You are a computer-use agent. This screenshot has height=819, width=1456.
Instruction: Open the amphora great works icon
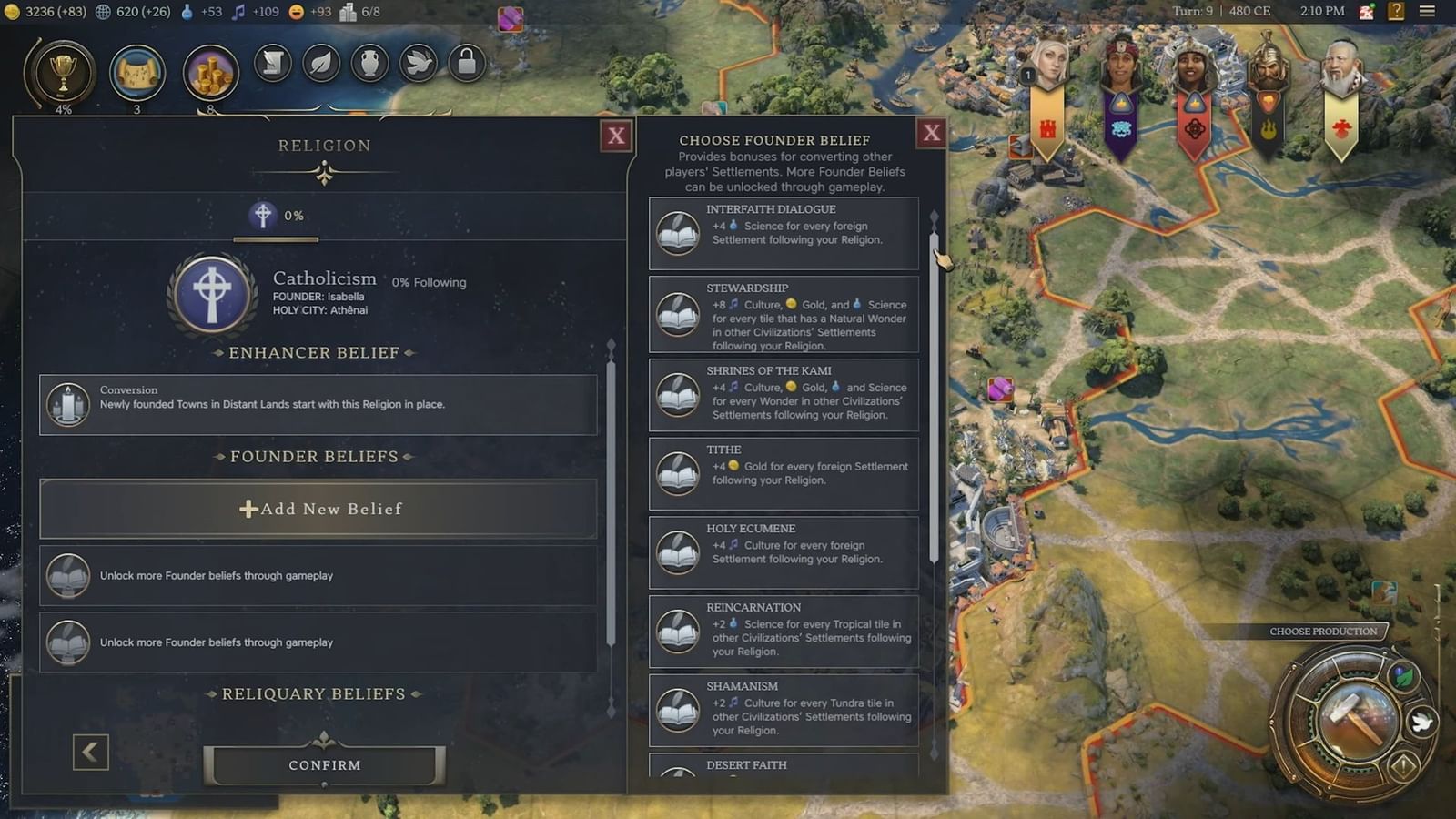[370, 64]
